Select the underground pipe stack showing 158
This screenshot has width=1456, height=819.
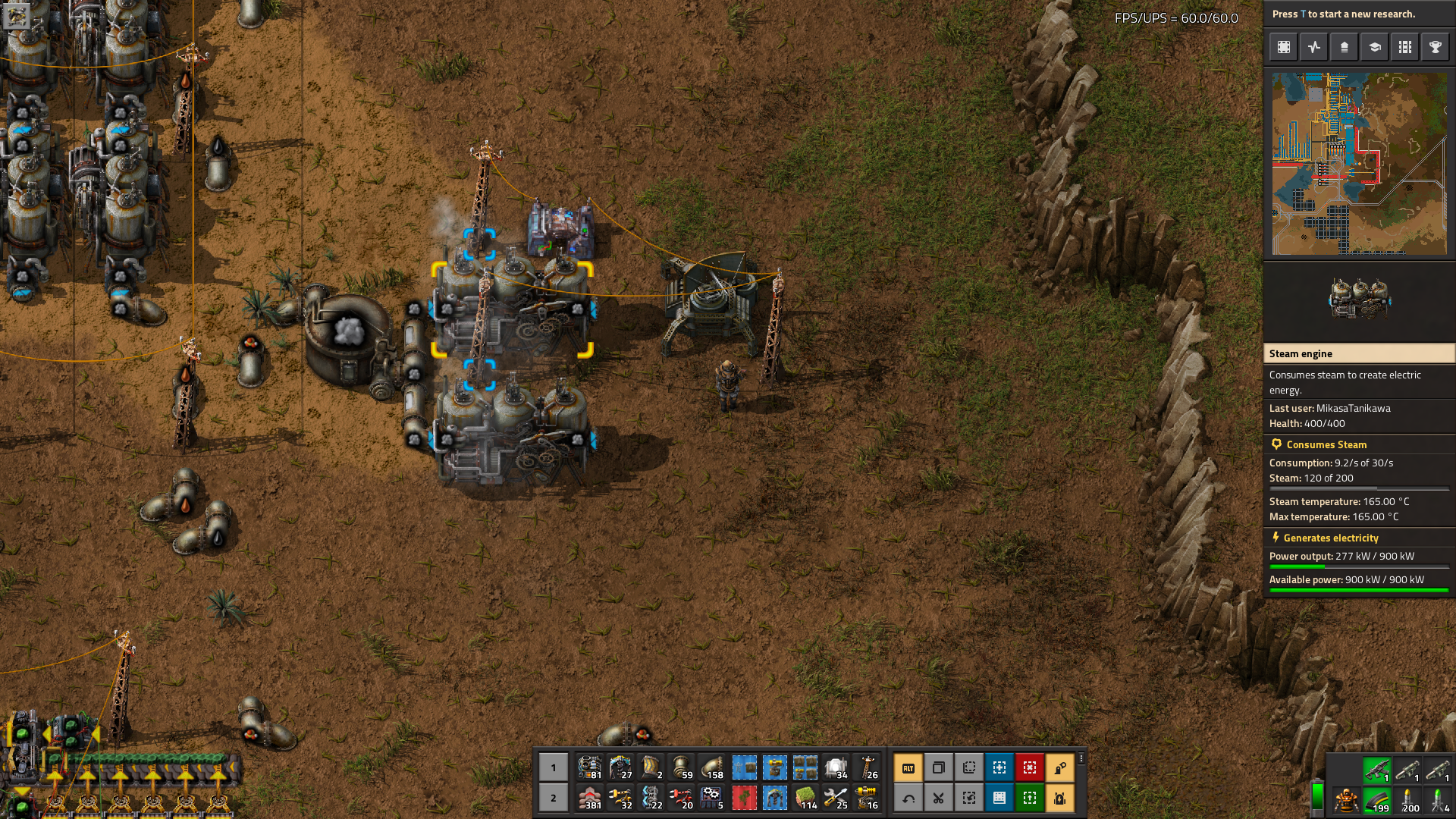point(713,767)
